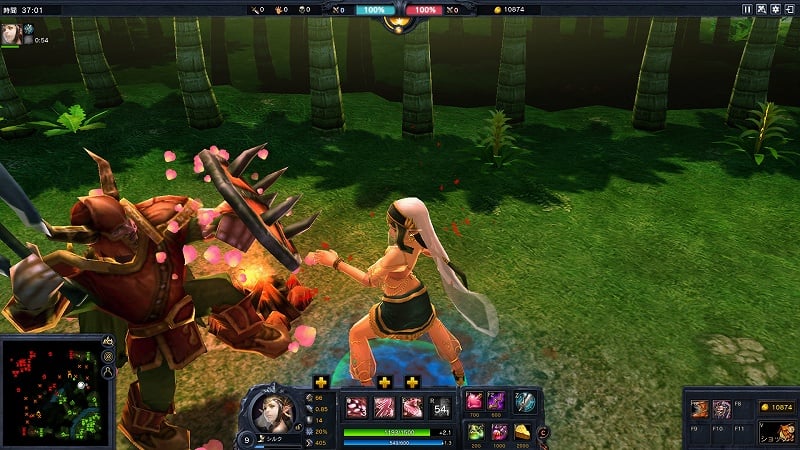The height and width of the screenshot is (450, 800).
Task: Click the ultimate skill on cooldown 54
Action: tap(440, 407)
